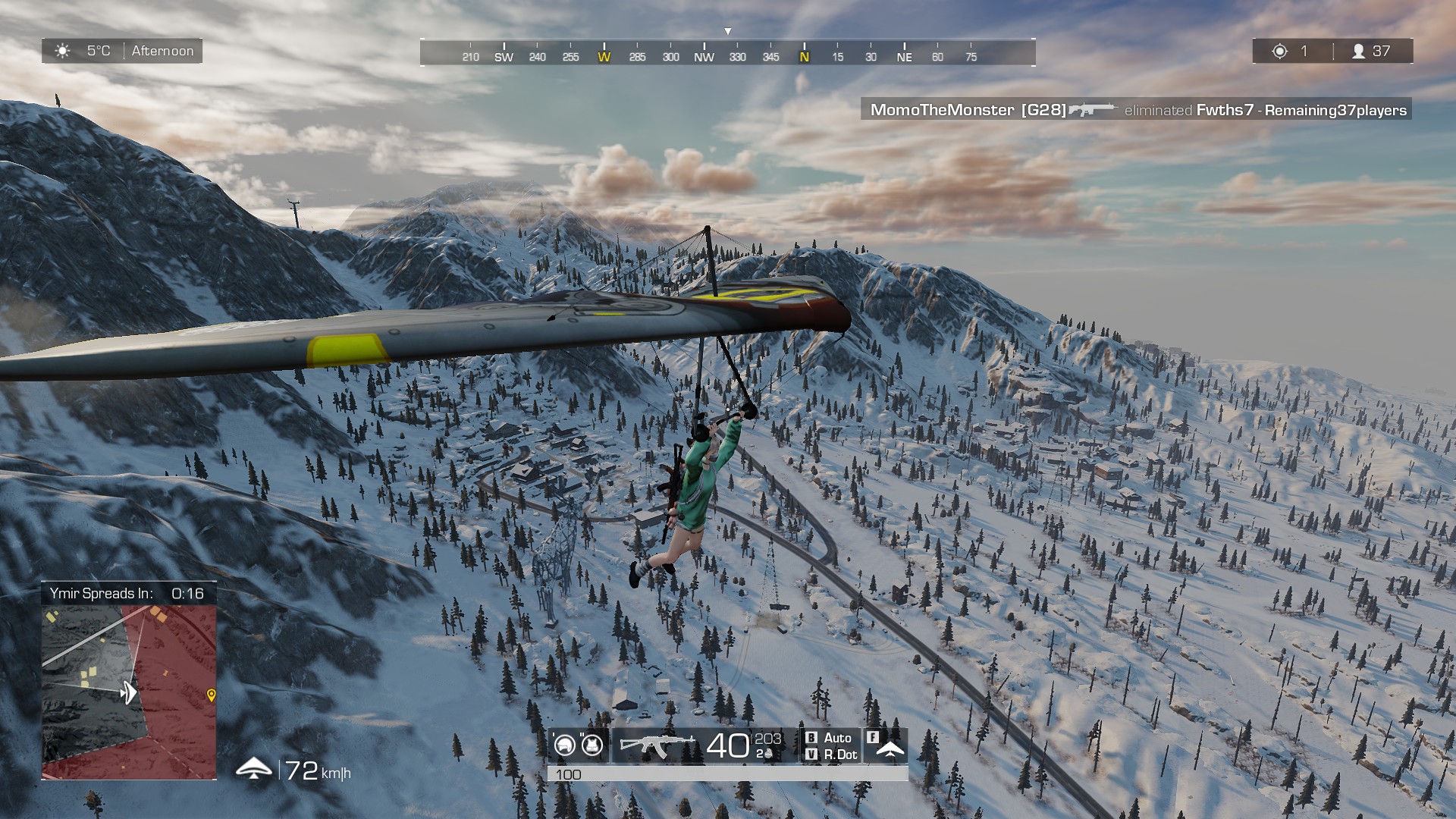Activate the hang glider icon beside fire mode
The width and height of the screenshot is (1456, 819).
tap(890, 749)
